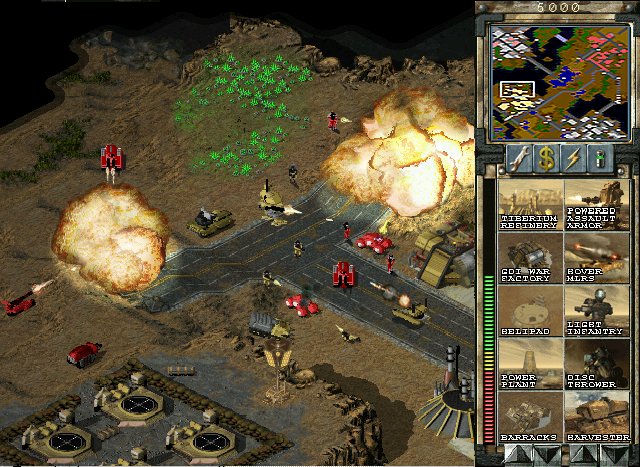Train a Light Infantry soldier
Image resolution: width=640 pixels, height=467 pixels.
pyautogui.click(x=597, y=311)
